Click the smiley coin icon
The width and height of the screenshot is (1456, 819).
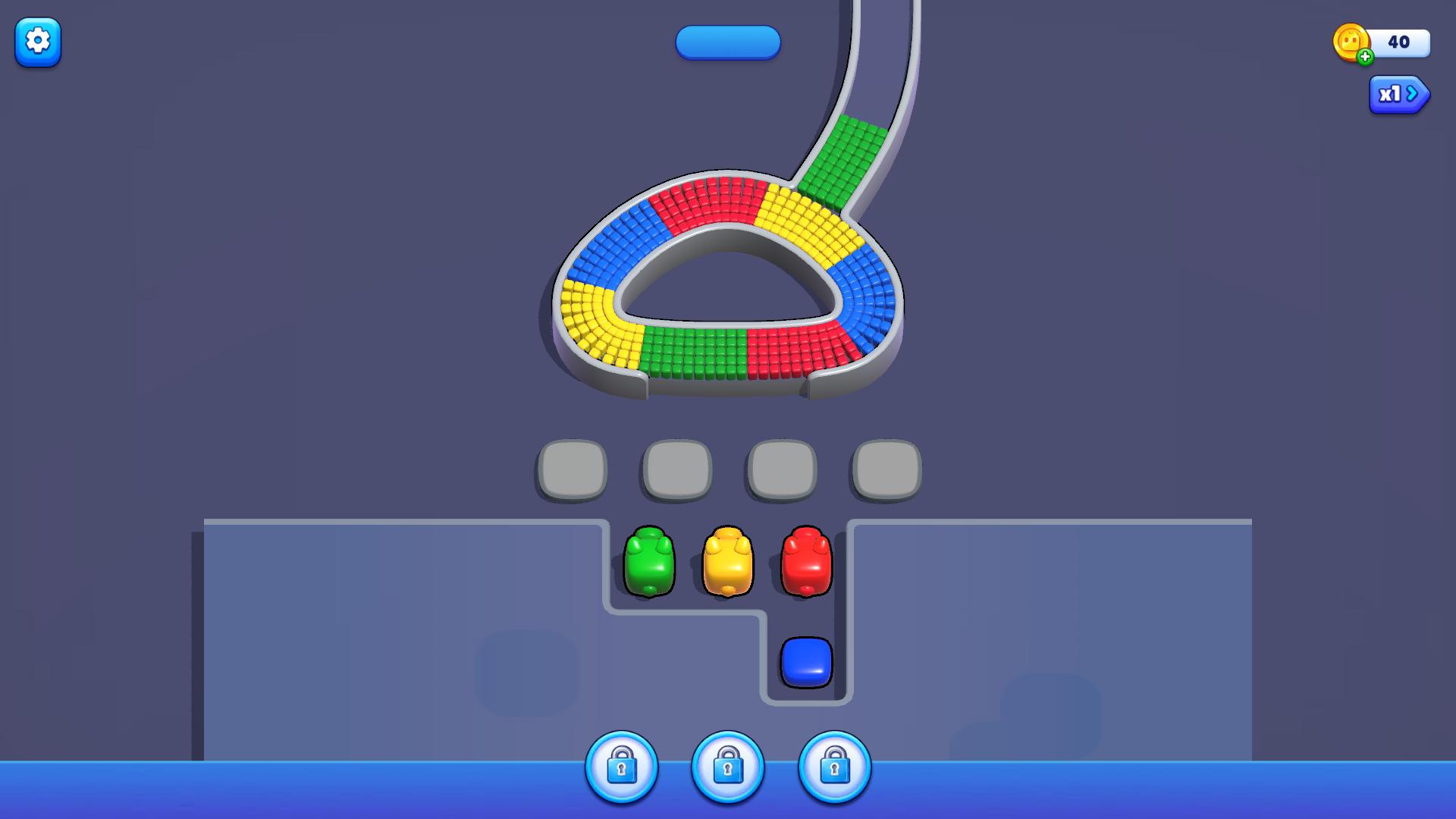(1352, 43)
